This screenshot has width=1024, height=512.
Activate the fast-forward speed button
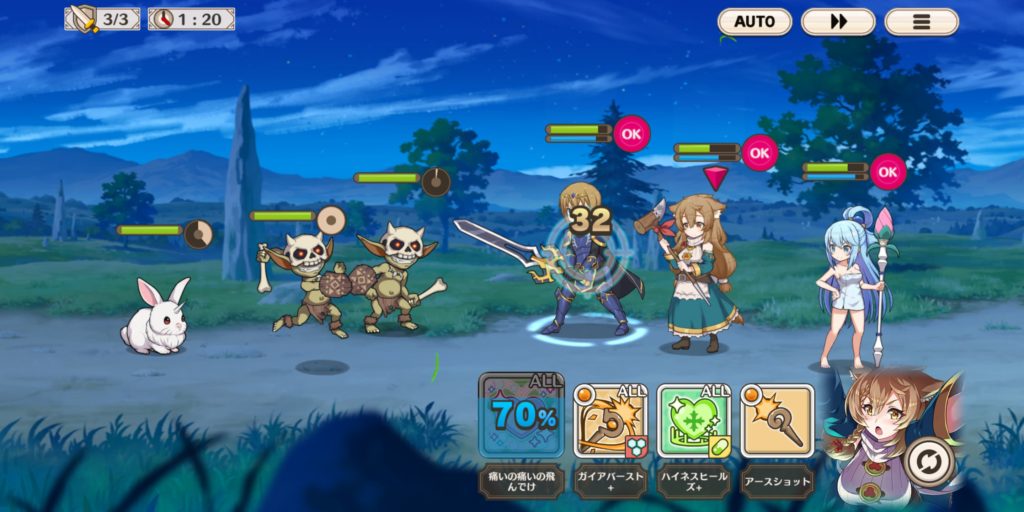(x=838, y=21)
